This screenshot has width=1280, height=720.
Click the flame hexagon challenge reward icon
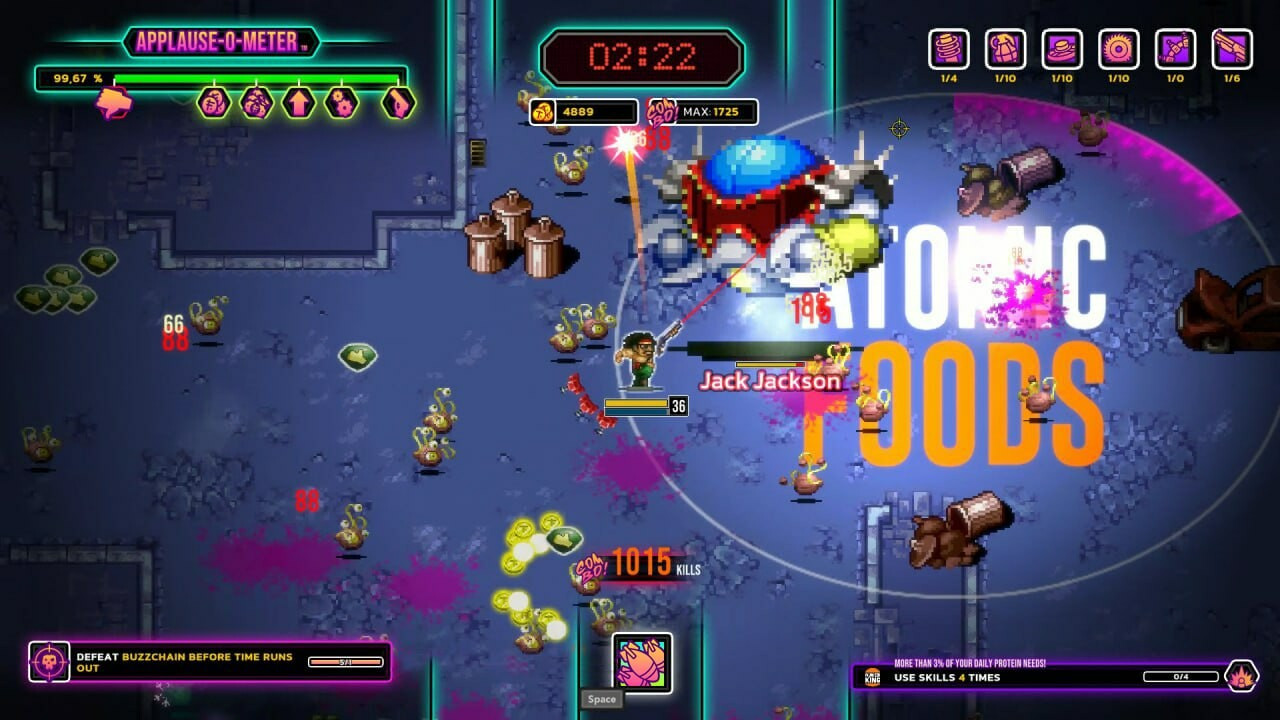click(1241, 677)
